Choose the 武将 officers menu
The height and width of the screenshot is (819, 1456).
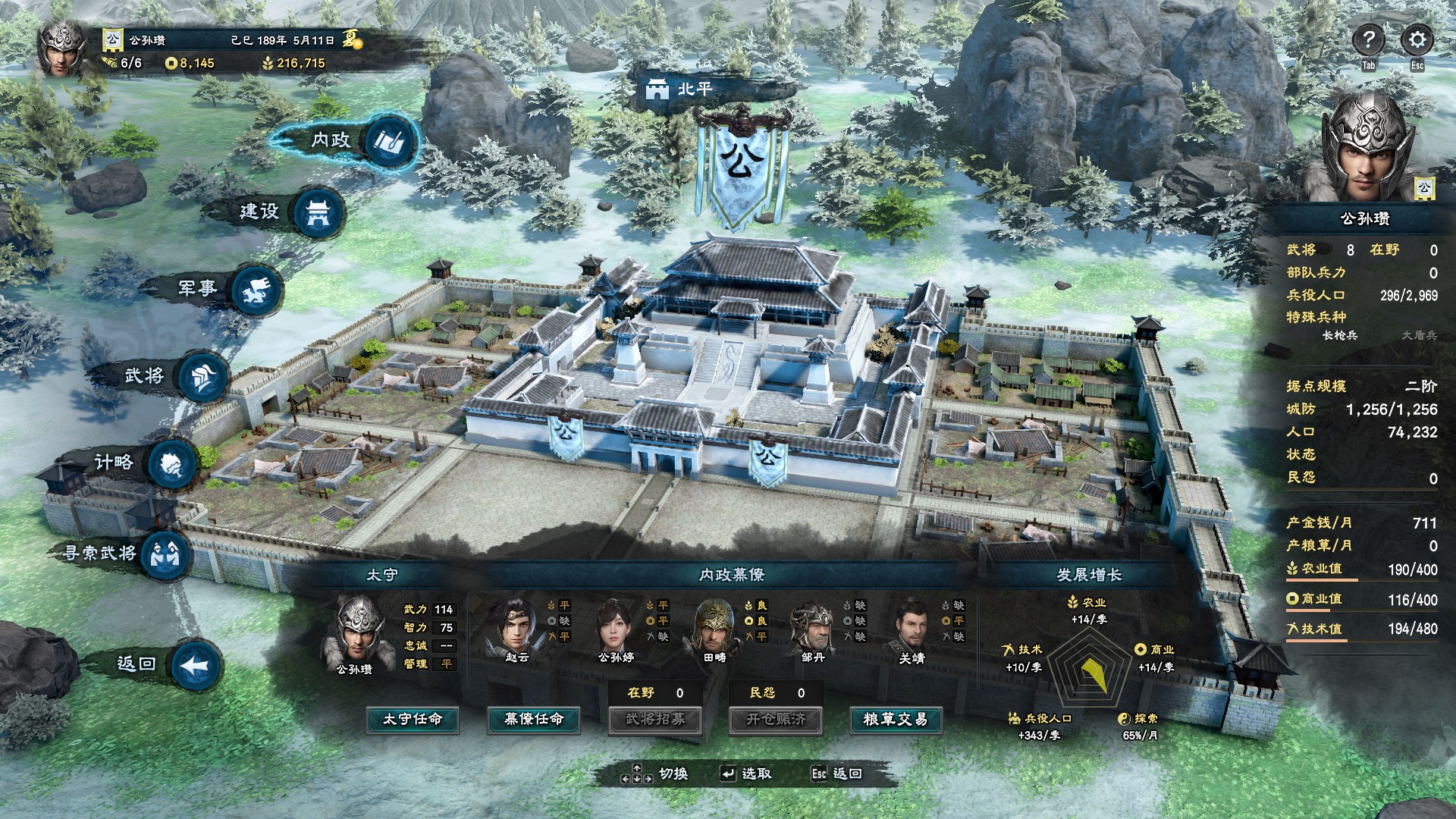click(202, 376)
